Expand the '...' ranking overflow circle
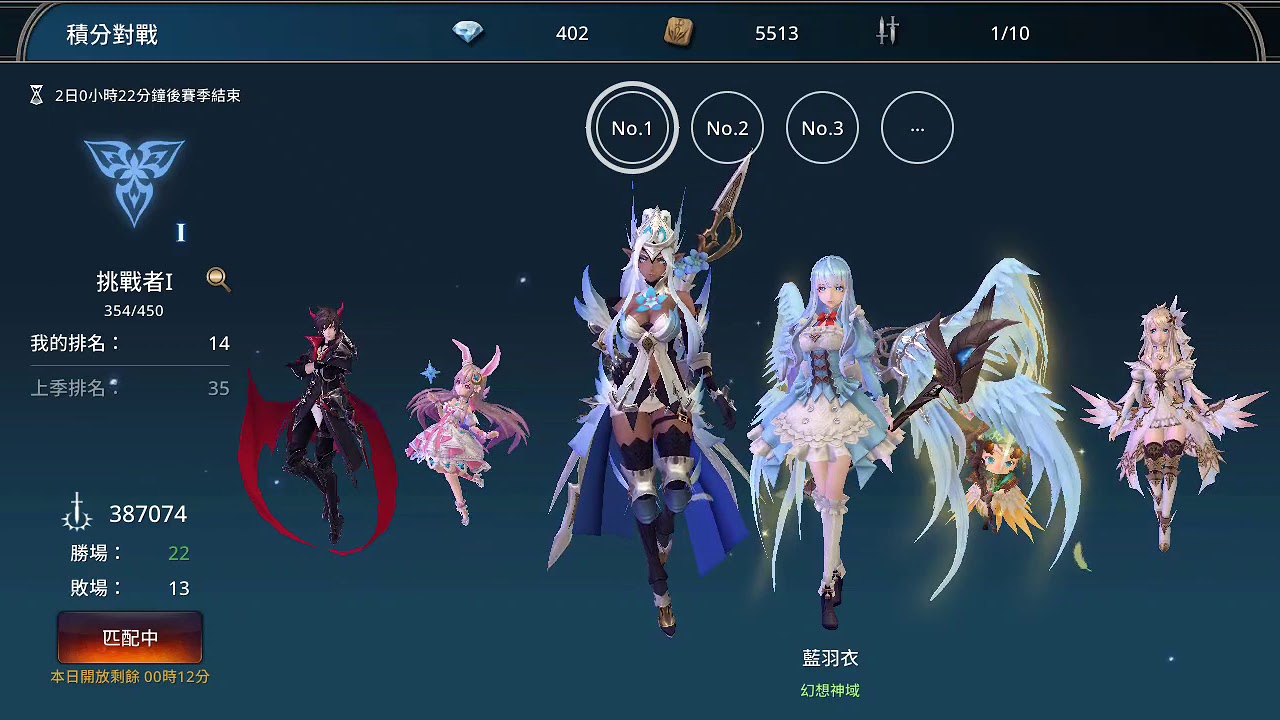Screen dimensions: 1280x720 pyautogui.click(x=917, y=127)
